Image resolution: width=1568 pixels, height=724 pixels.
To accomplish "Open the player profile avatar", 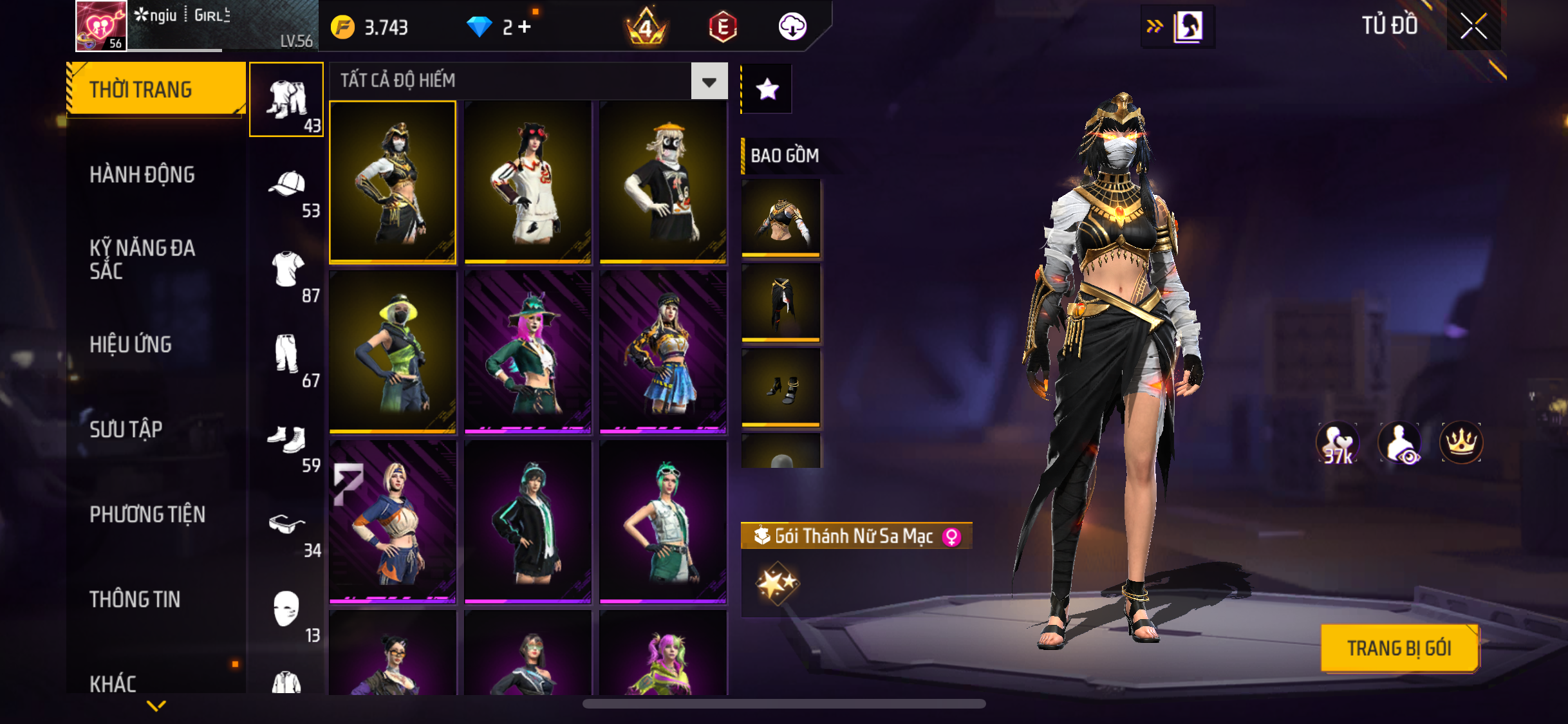I will click(x=101, y=26).
